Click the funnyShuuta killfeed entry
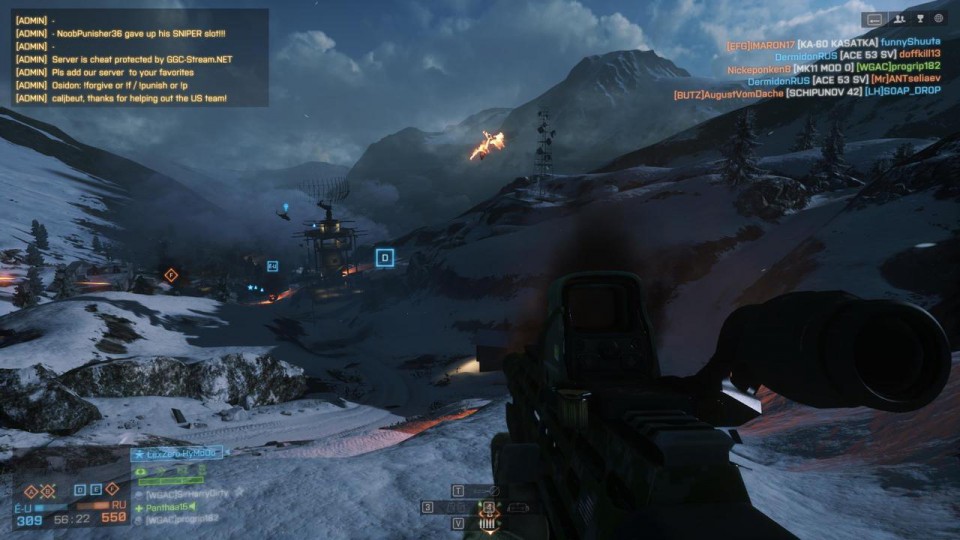 [x=910, y=42]
